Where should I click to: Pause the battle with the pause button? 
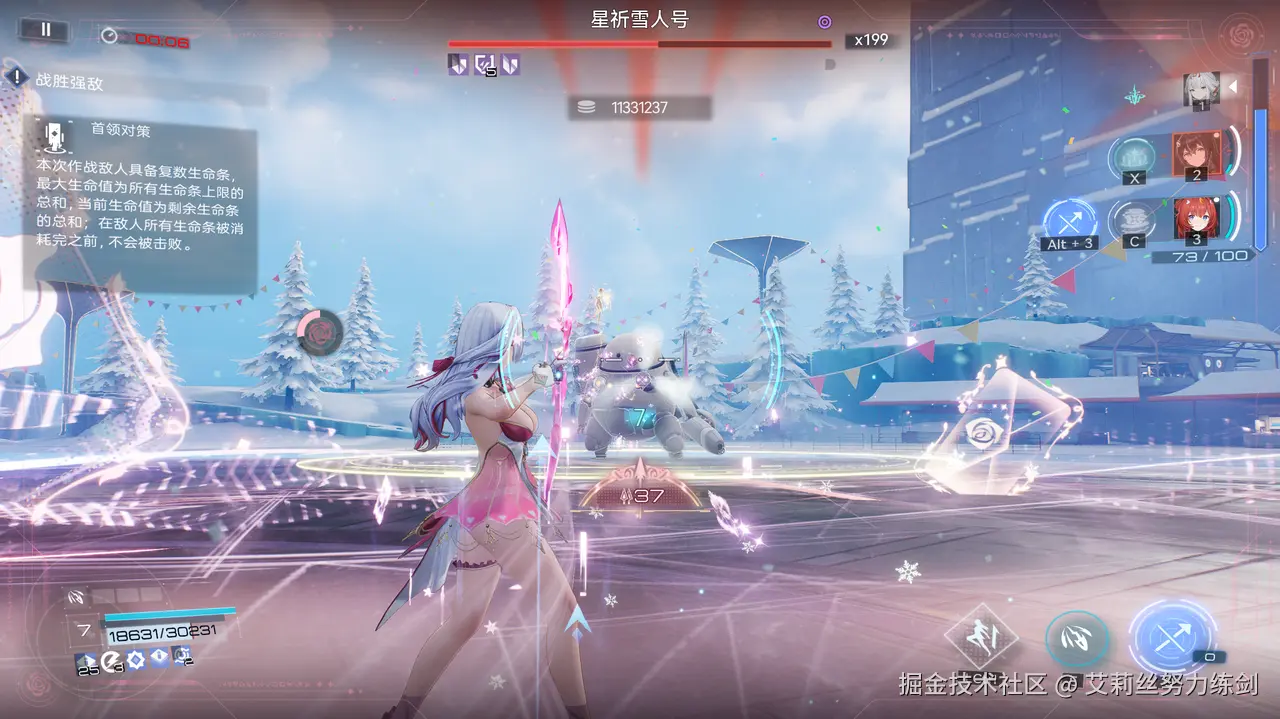coord(45,30)
